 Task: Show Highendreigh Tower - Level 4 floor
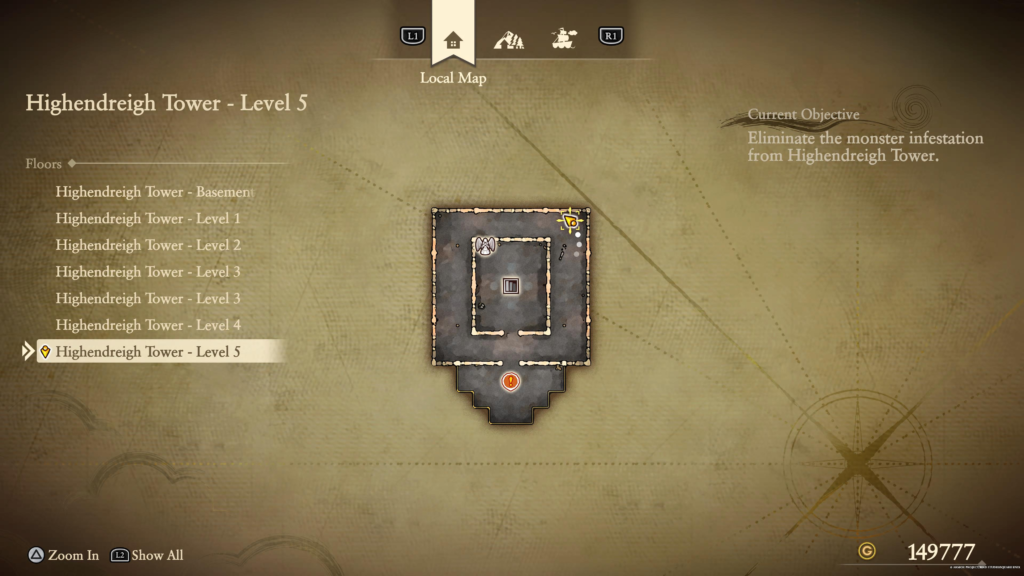coord(148,325)
